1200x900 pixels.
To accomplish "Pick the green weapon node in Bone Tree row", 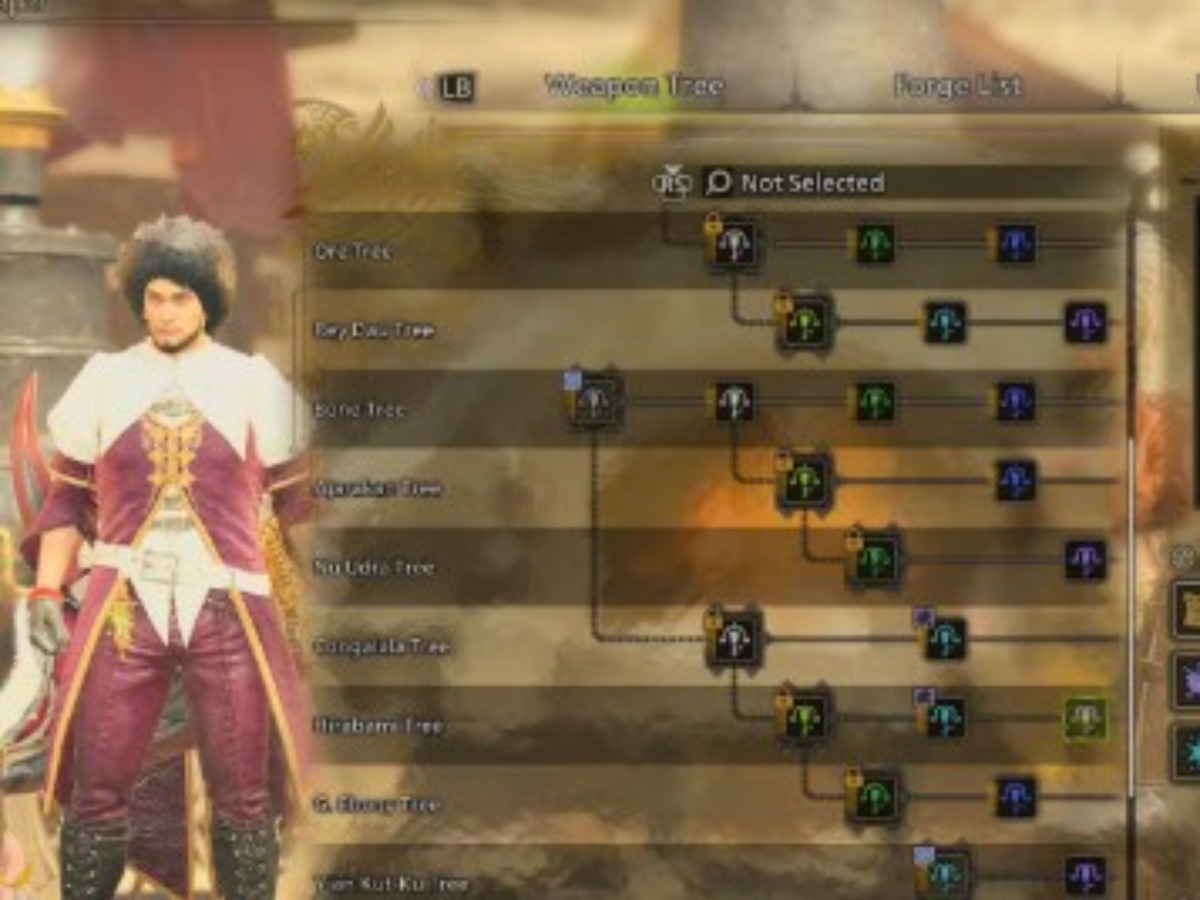I will pos(875,402).
